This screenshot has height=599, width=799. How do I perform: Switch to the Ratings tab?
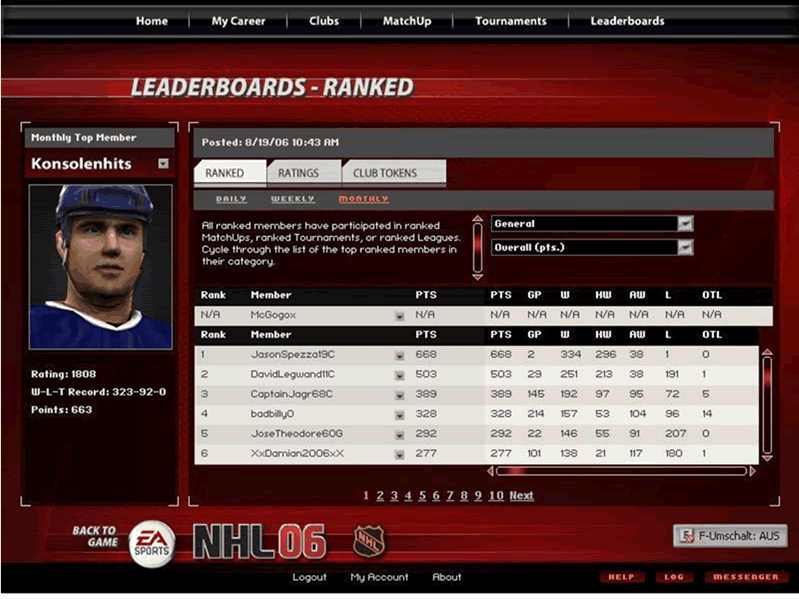(x=298, y=173)
